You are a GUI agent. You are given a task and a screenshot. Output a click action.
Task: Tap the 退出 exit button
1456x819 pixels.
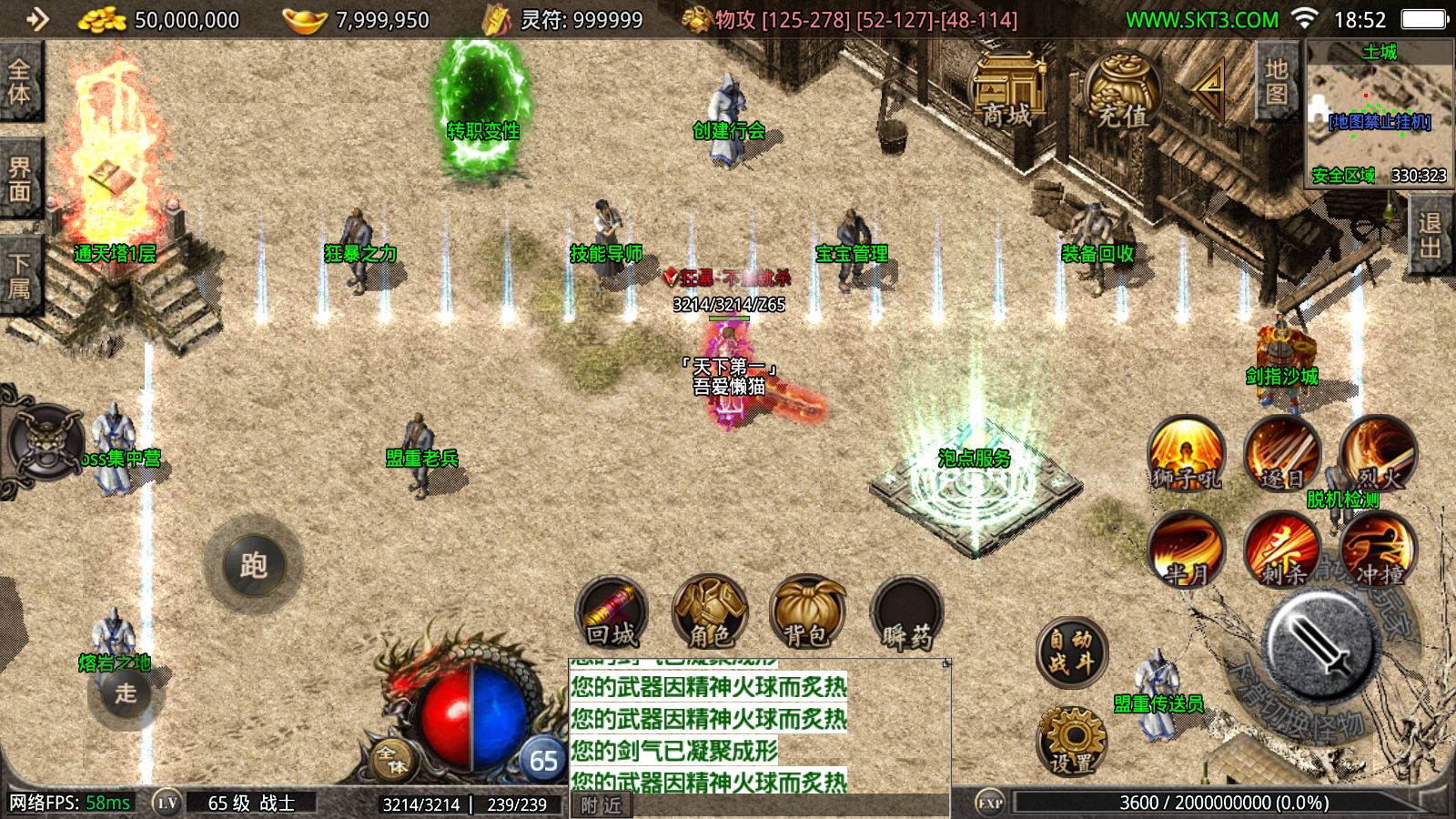click(x=1431, y=236)
